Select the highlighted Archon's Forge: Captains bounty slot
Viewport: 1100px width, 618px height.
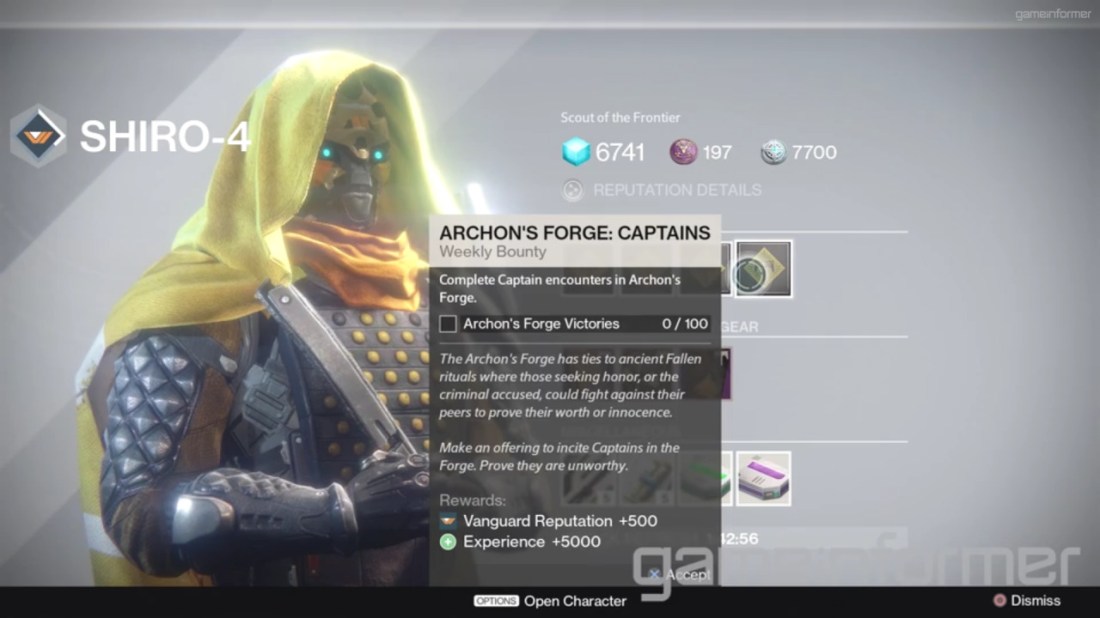[764, 269]
